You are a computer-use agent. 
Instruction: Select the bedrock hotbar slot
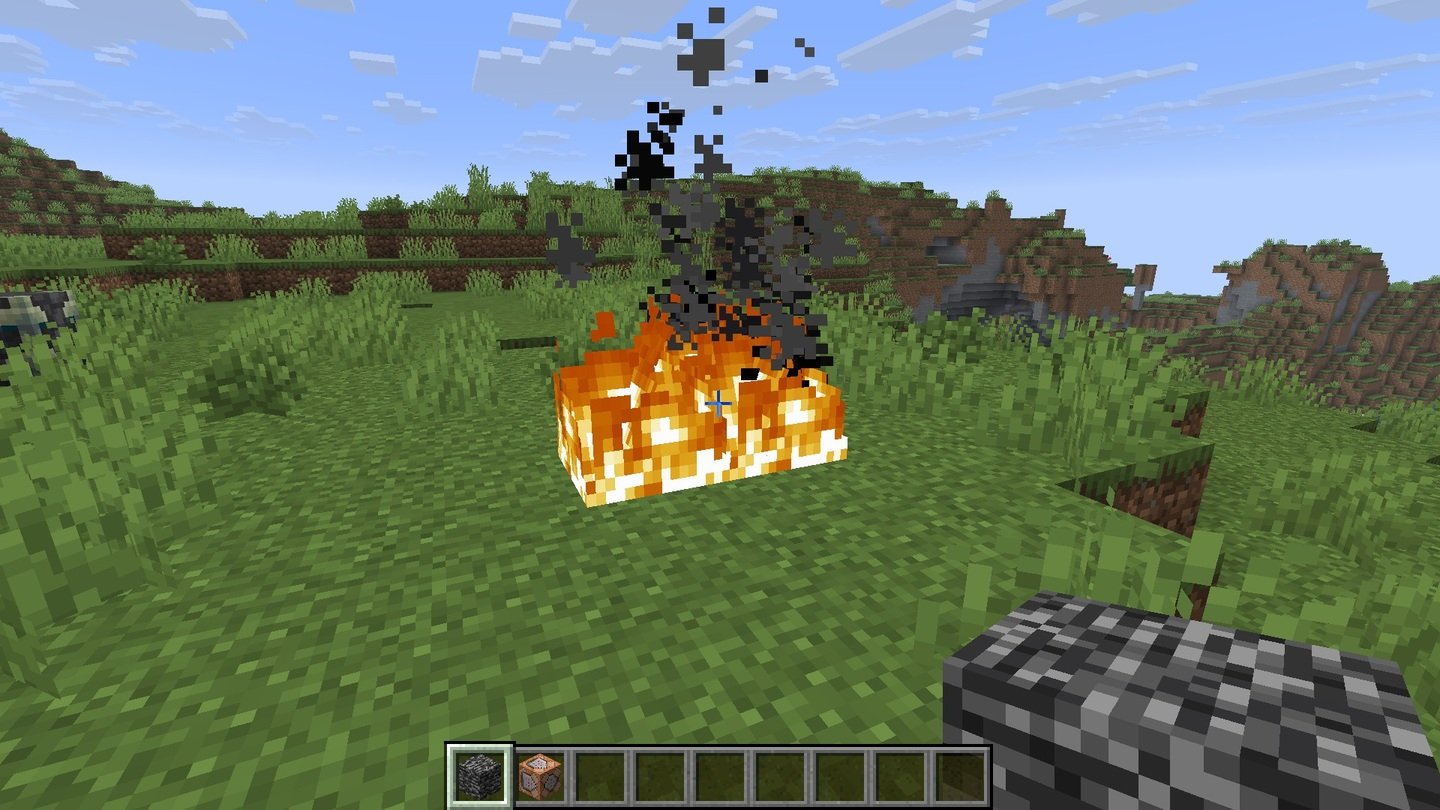point(480,776)
